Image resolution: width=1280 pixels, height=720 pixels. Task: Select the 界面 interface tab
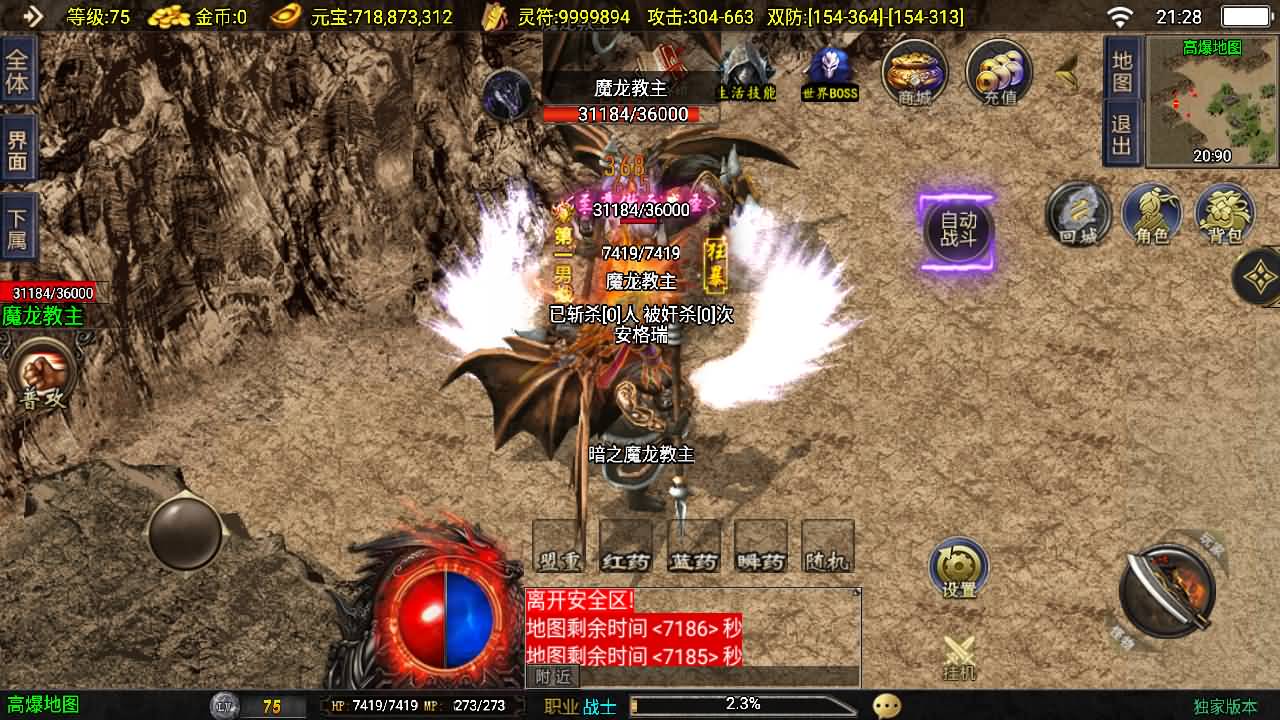18,152
